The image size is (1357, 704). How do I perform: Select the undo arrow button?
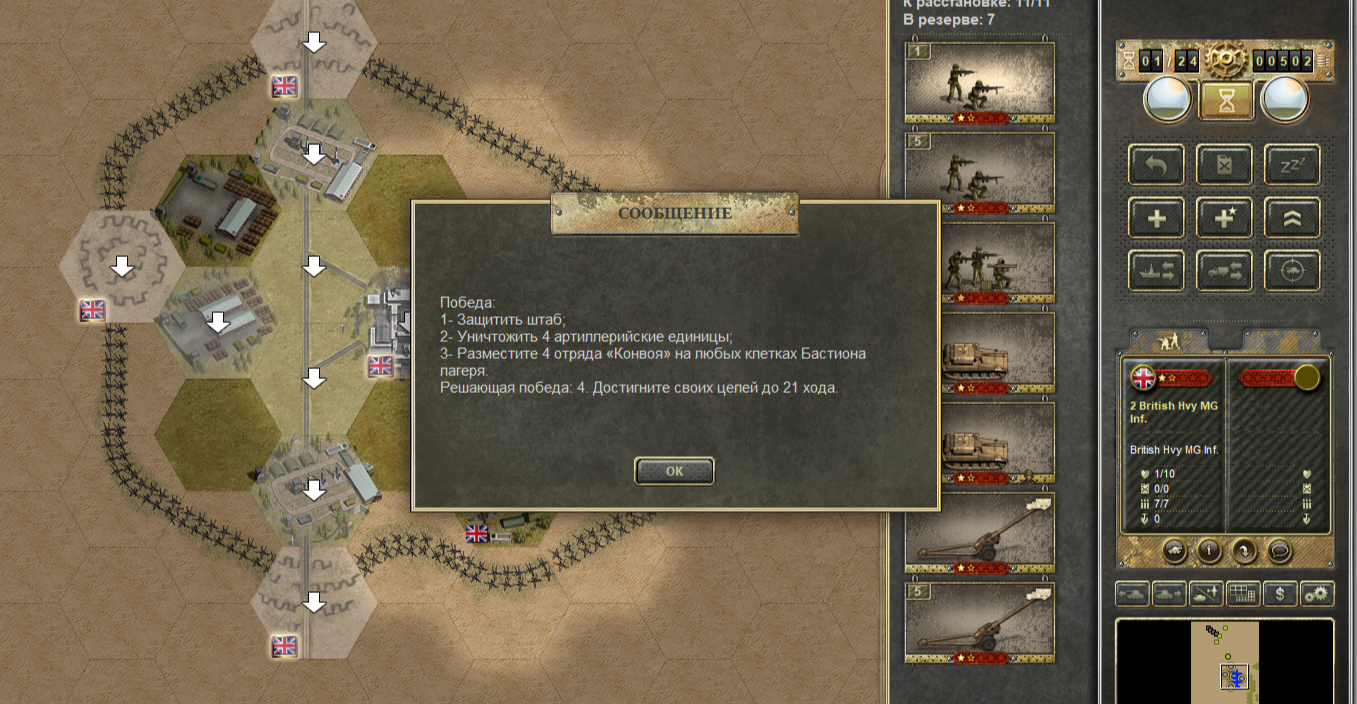(1156, 165)
